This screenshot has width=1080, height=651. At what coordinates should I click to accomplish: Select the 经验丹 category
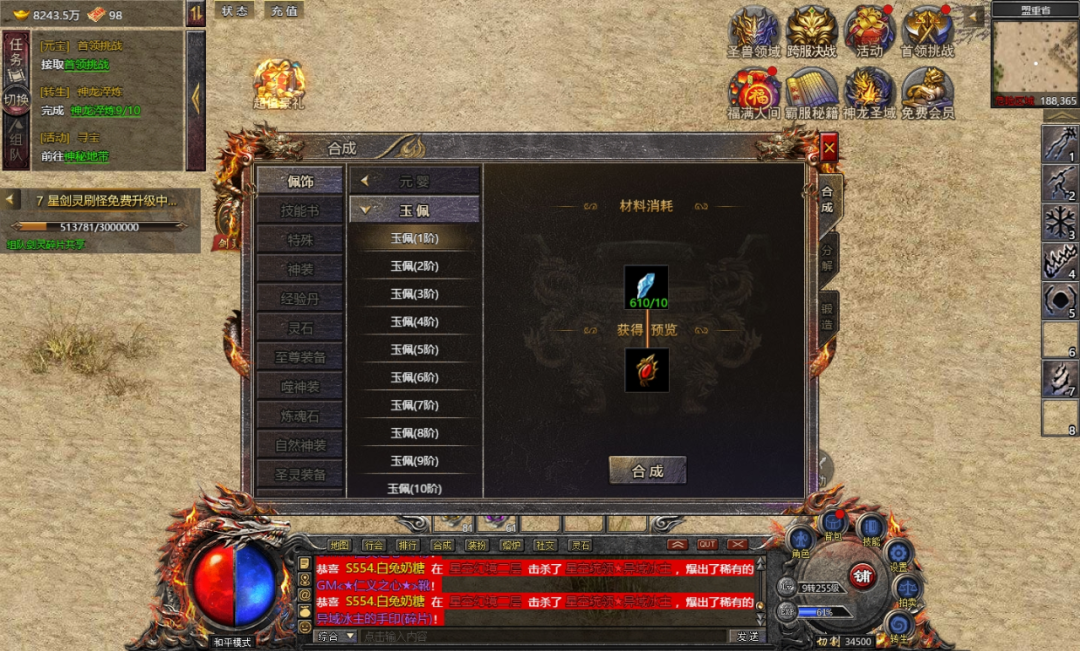point(300,298)
